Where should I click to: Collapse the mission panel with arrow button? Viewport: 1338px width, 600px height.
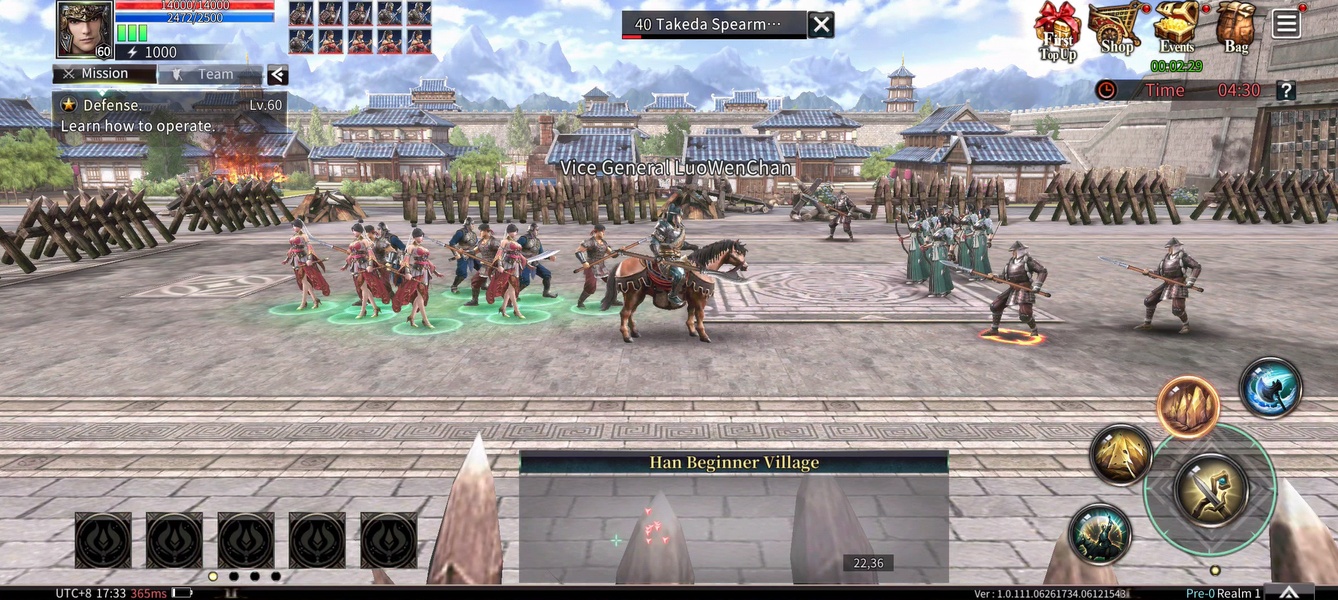pyautogui.click(x=277, y=74)
